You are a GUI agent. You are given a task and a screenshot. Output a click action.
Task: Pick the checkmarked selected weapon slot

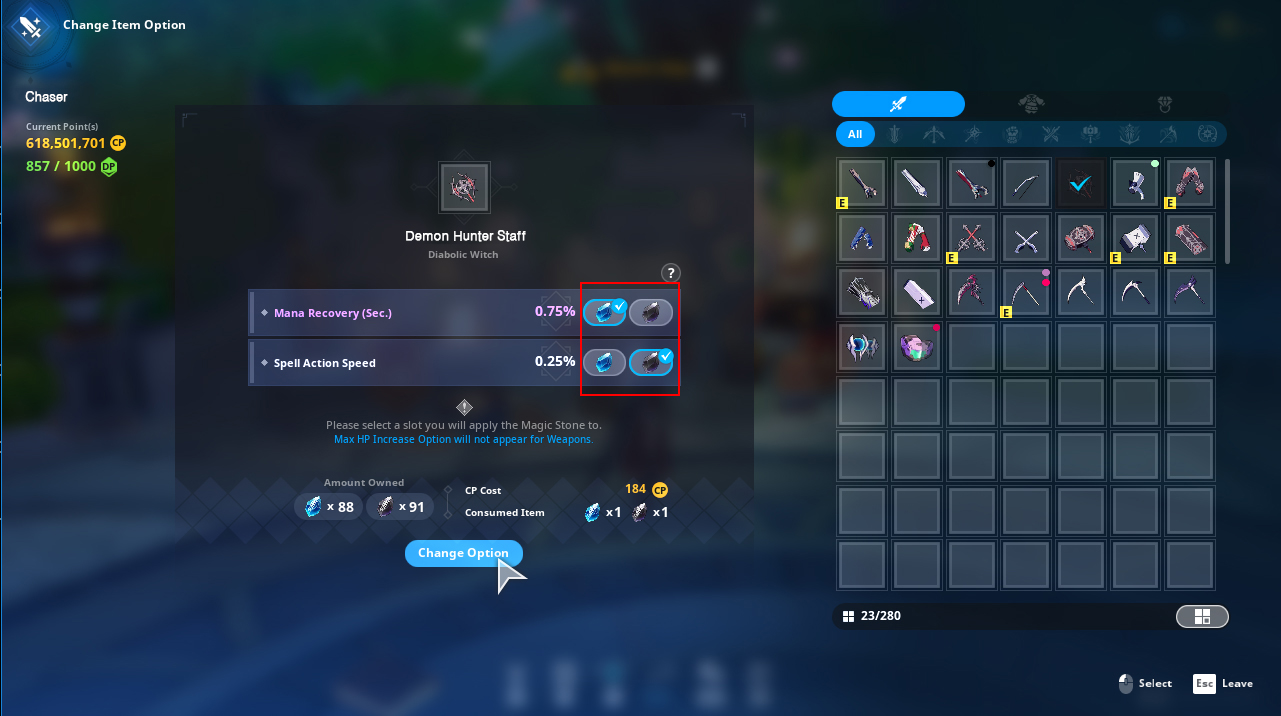(x=1081, y=183)
